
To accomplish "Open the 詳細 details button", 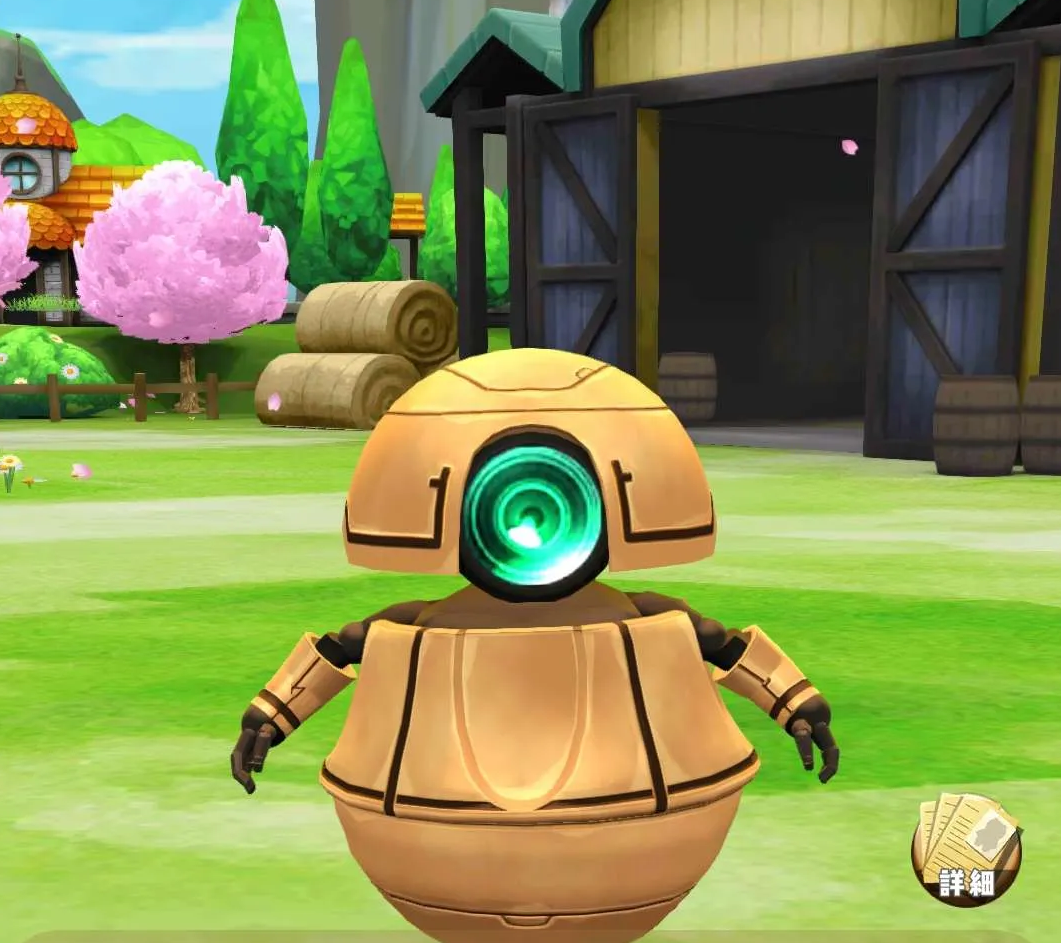I will tap(966, 851).
